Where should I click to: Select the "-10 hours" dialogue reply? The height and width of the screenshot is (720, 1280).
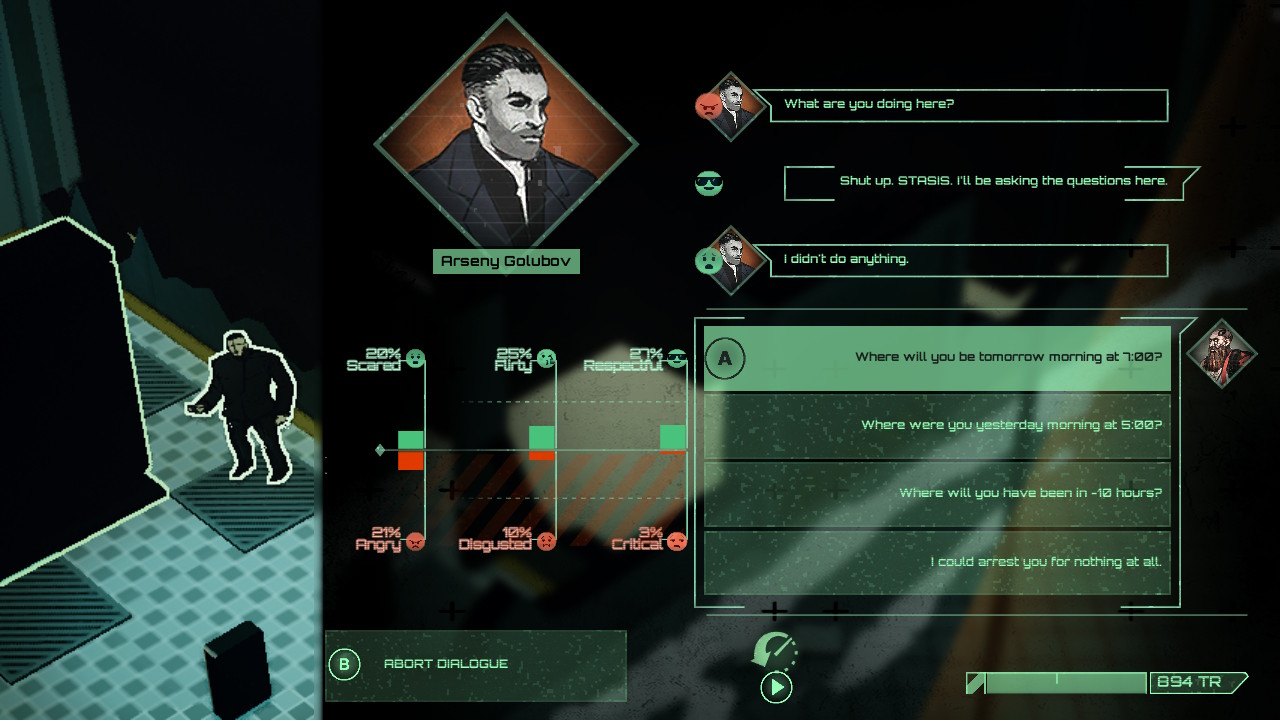pyautogui.click(x=937, y=494)
